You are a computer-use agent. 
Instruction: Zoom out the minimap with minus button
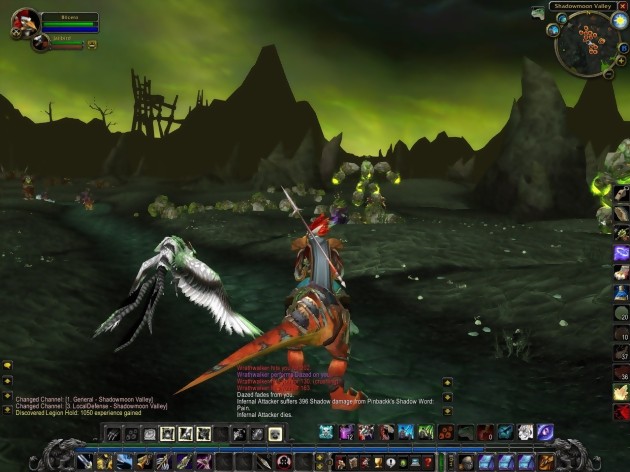[608, 73]
